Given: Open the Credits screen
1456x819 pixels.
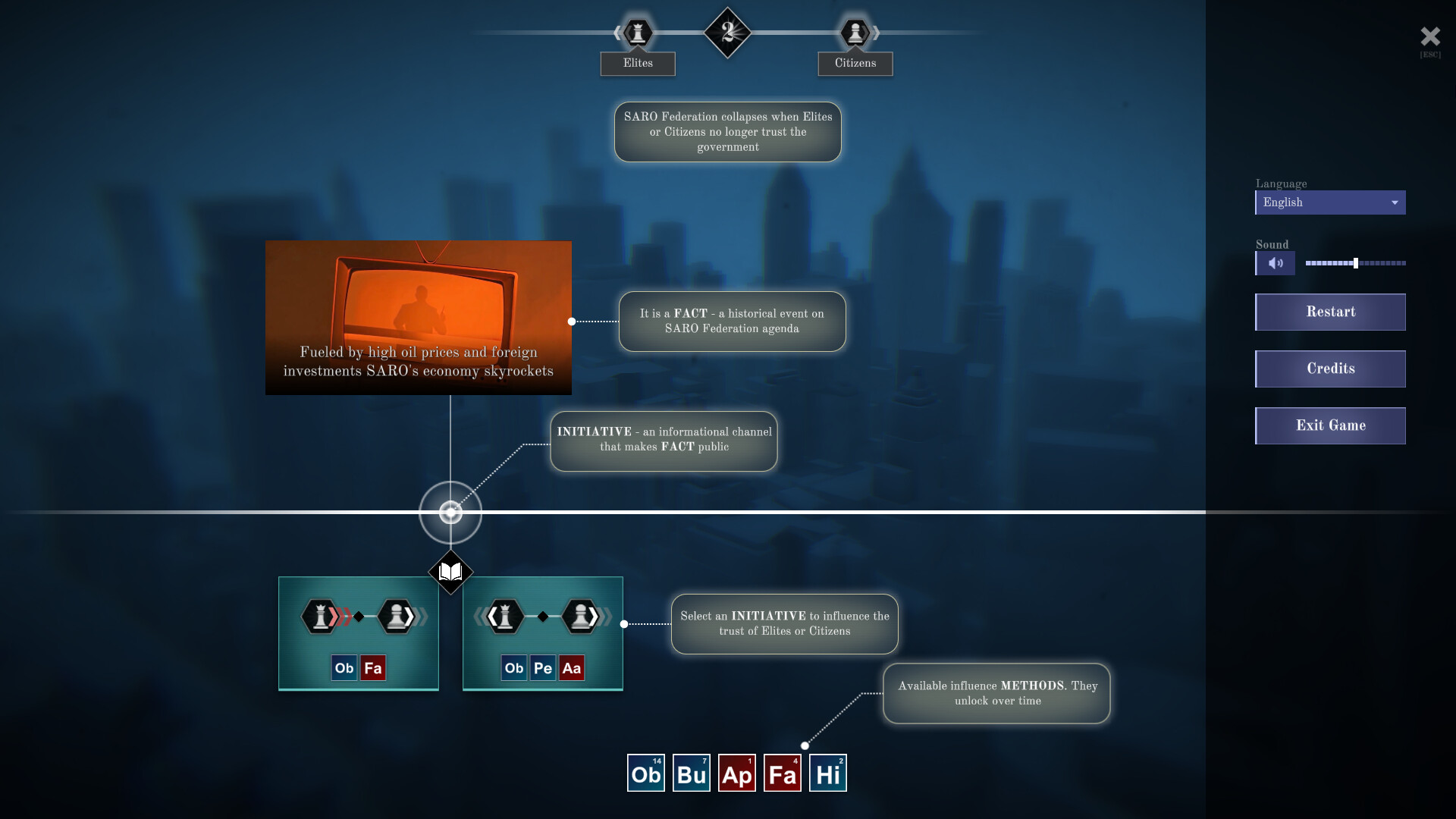Looking at the screenshot, I should [1330, 369].
